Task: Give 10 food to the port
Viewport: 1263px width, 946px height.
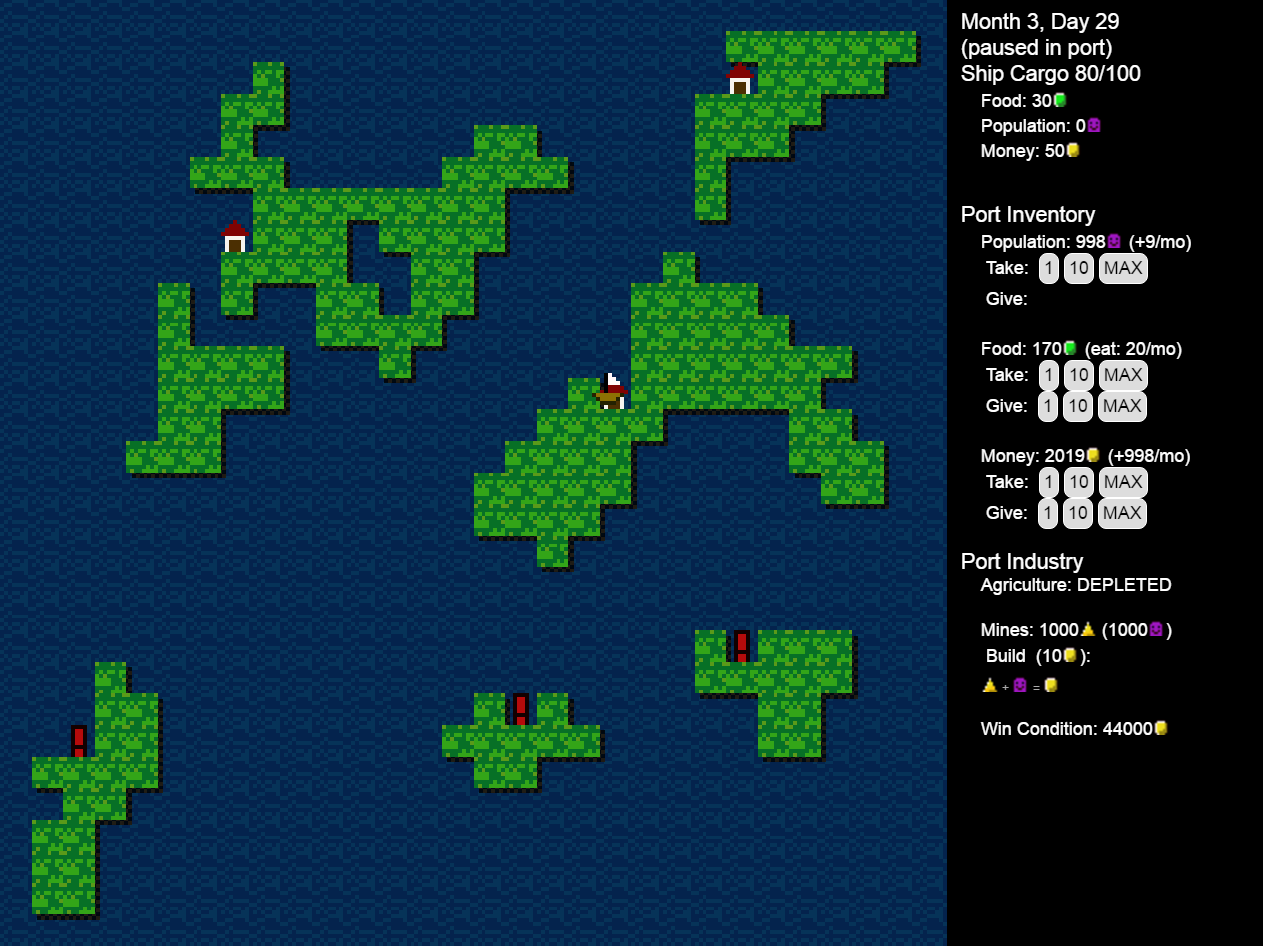Action: pyautogui.click(x=1078, y=406)
